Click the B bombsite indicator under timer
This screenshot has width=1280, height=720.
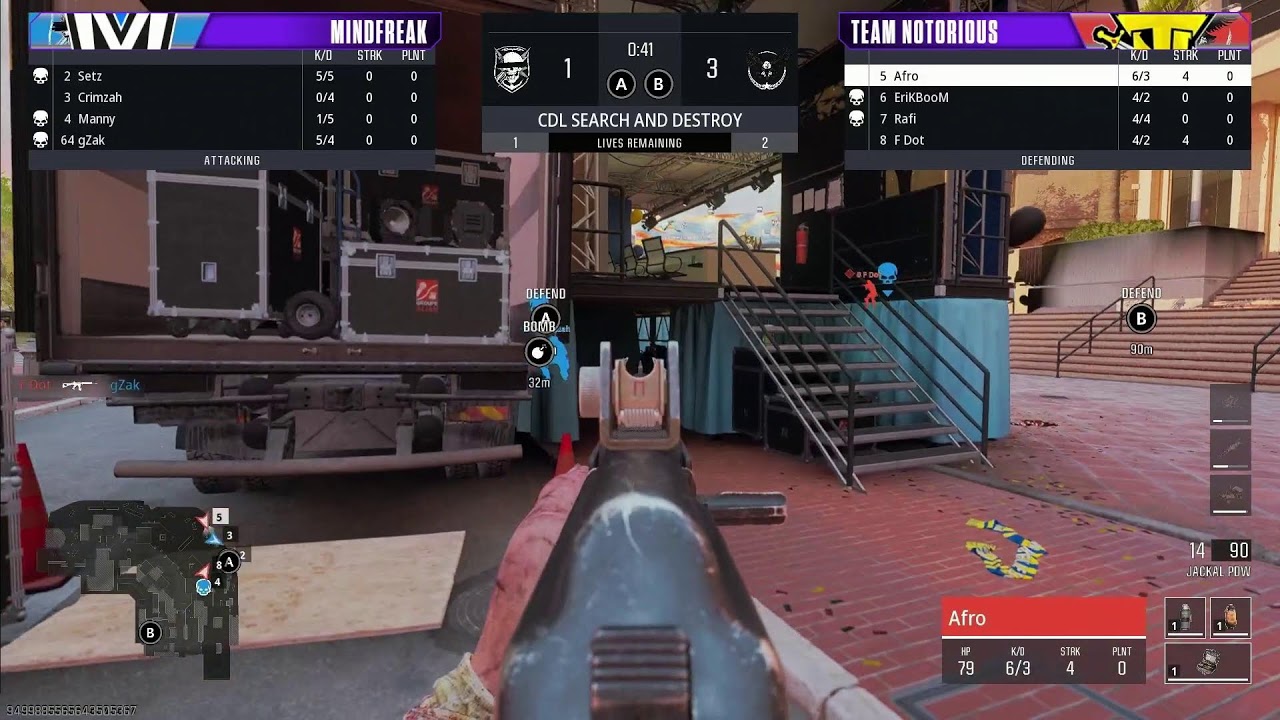coord(658,85)
